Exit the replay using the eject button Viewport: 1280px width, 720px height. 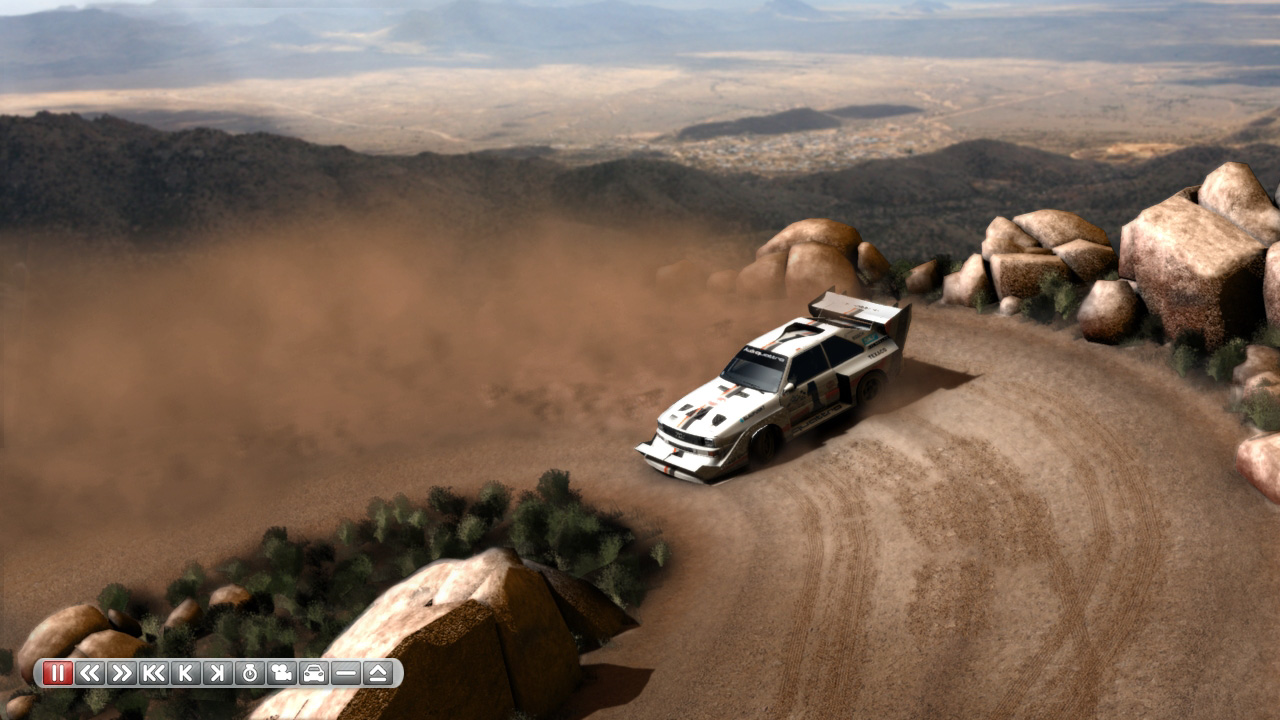(x=378, y=673)
